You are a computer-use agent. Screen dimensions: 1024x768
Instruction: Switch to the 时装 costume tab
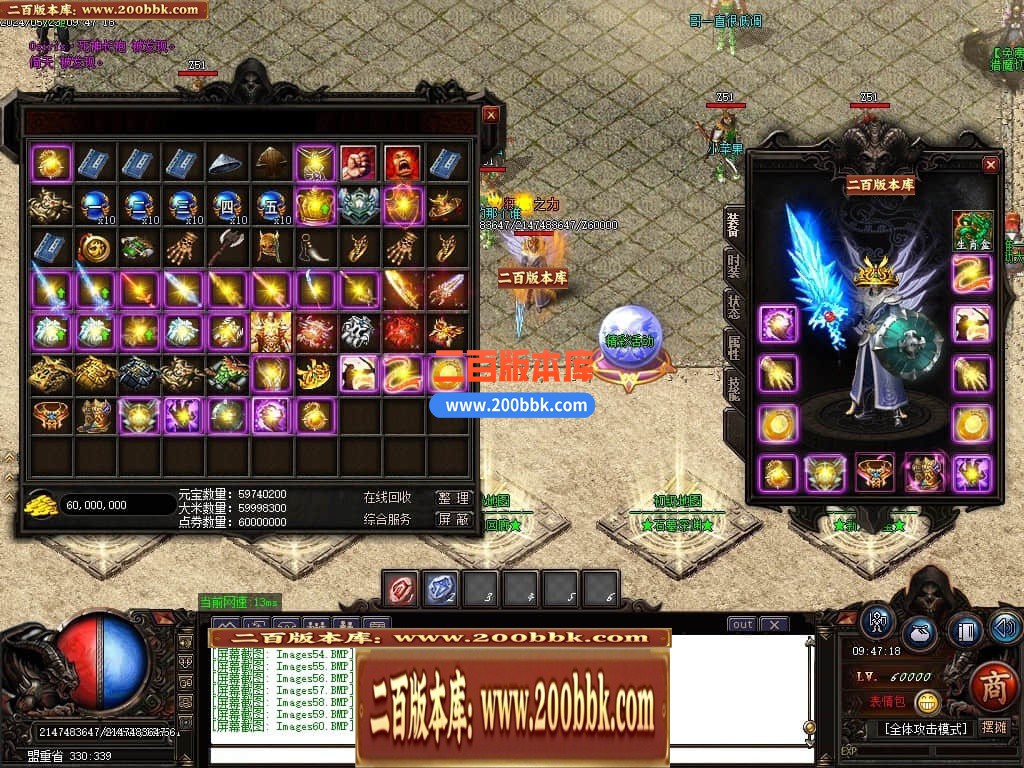coord(734,267)
